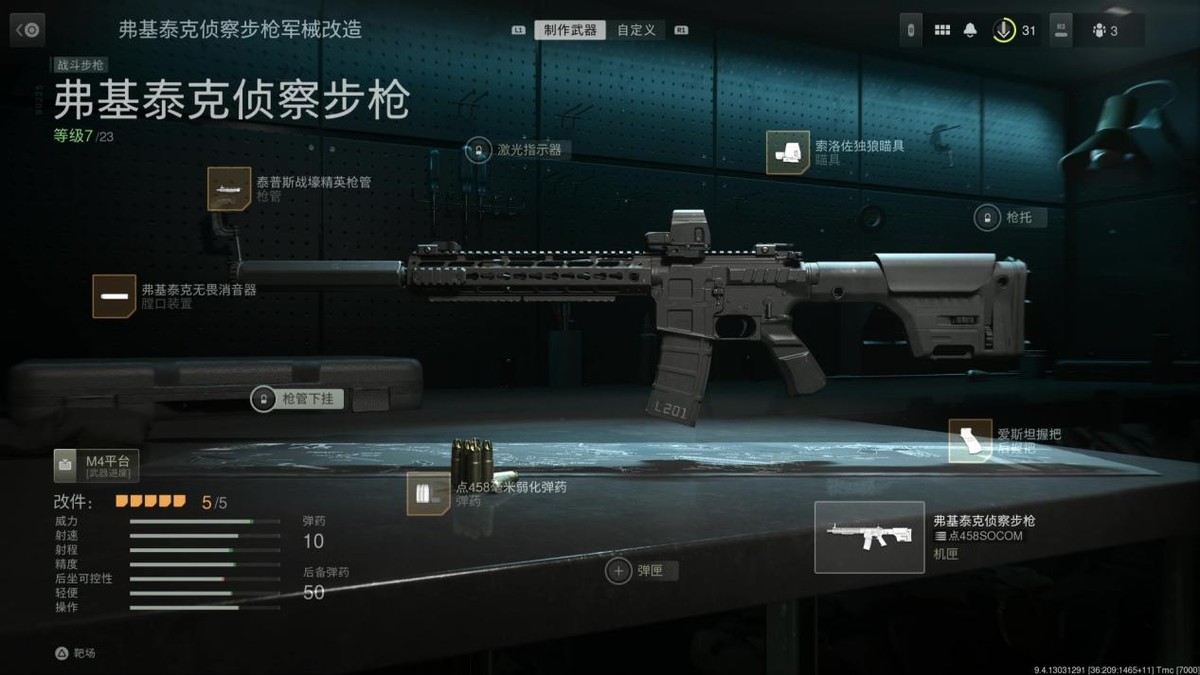This screenshot has height=675, width=1200.
Task: Switch to the 自定义 tab
Action: [x=636, y=30]
